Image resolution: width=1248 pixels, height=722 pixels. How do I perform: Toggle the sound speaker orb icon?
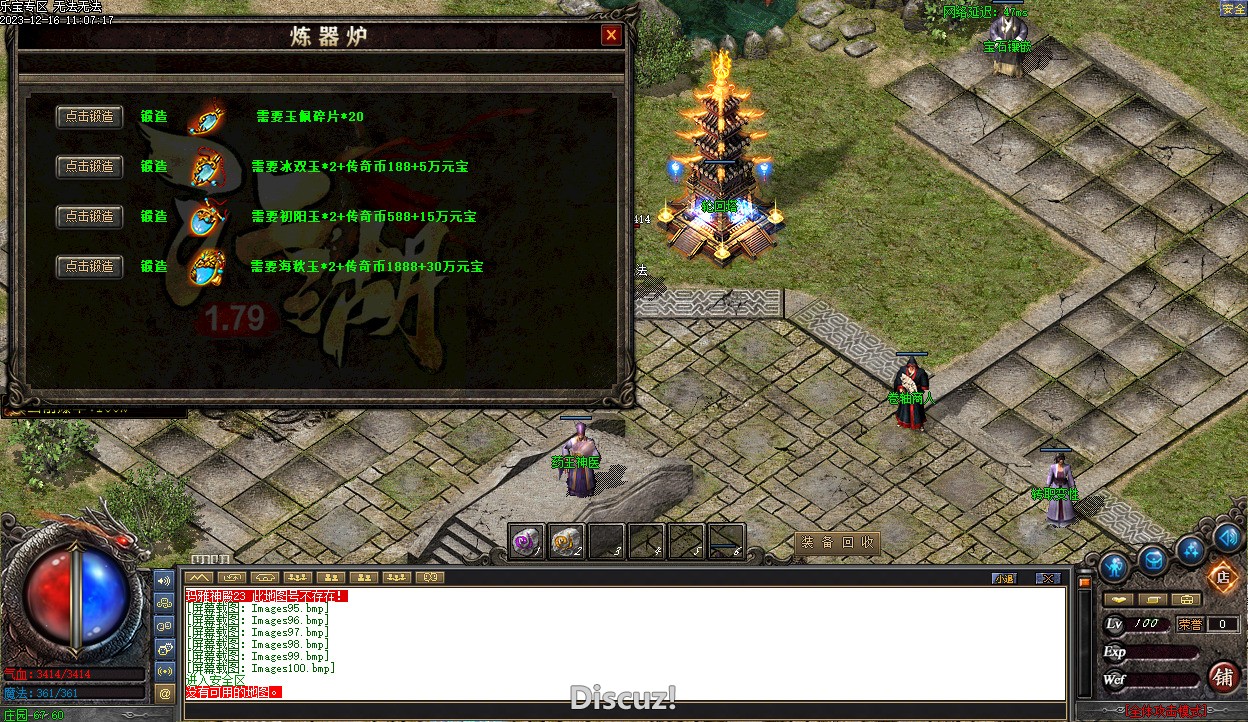tap(1228, 537)
